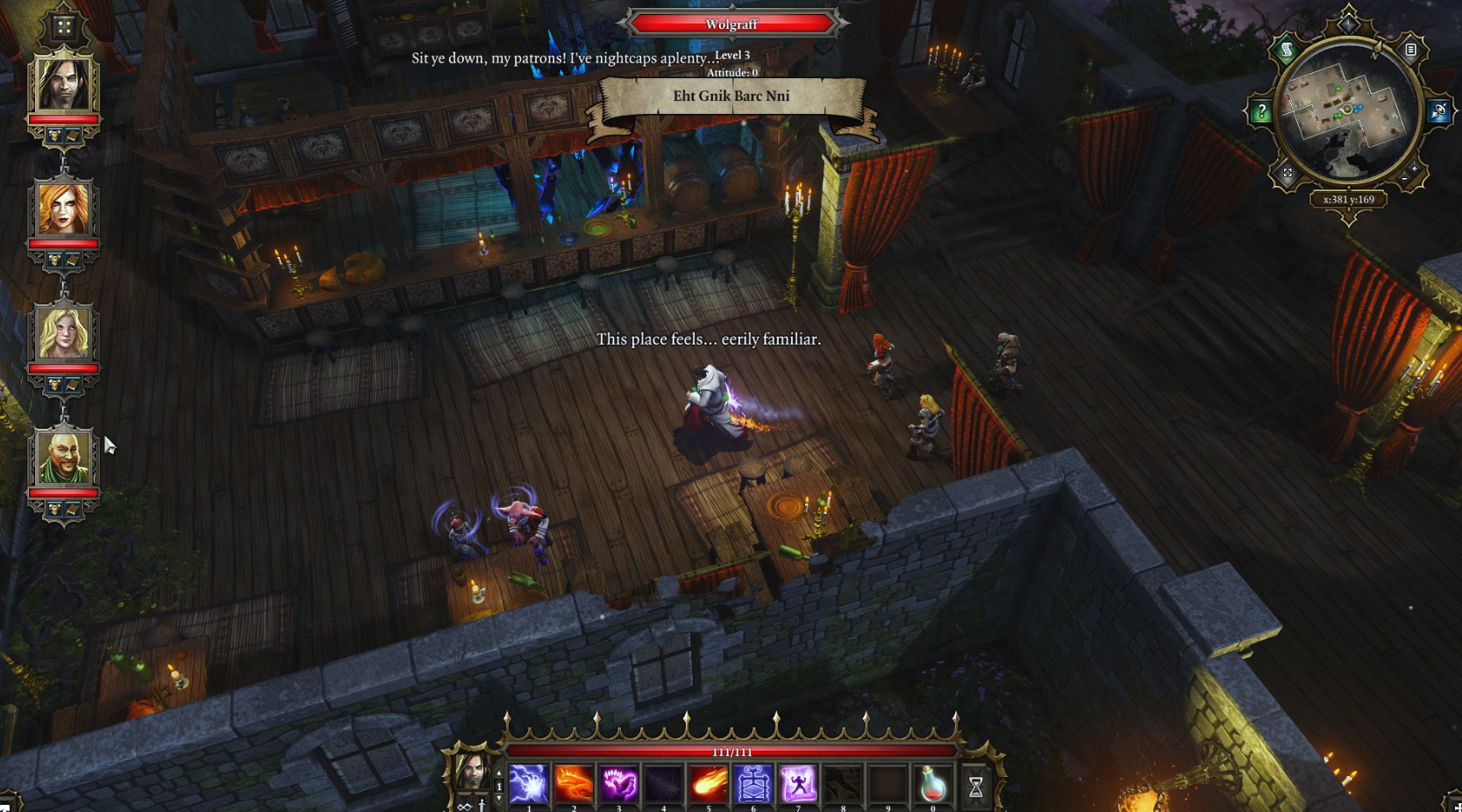Use the healing potion in hotbar slot 0
Viewport: 1462px width, 812px height.
pyautogui.click(x=932, y=783)
